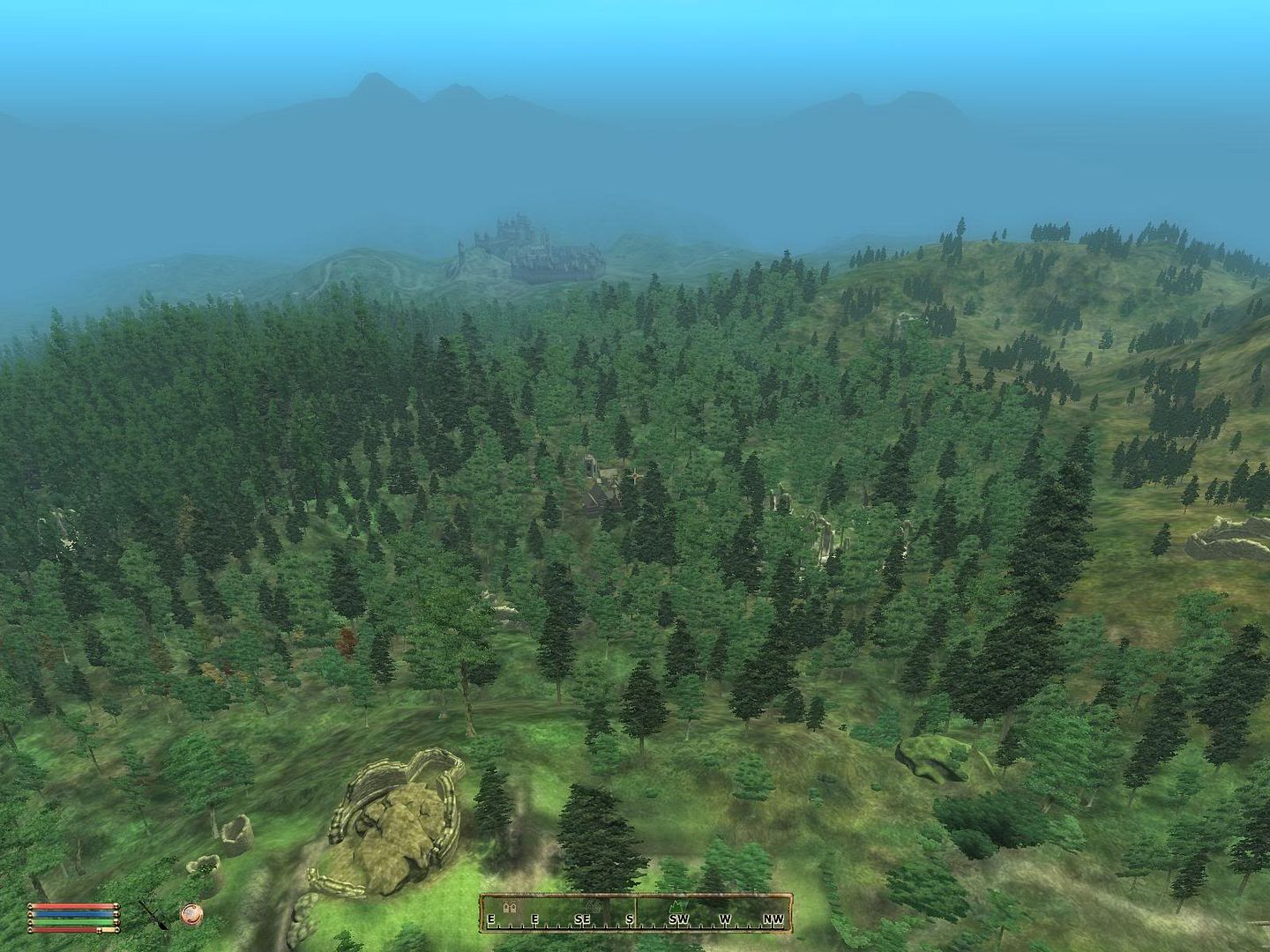Select the green marker on the compass
The image size is (1270, 952).
click(x=677, y=906)
